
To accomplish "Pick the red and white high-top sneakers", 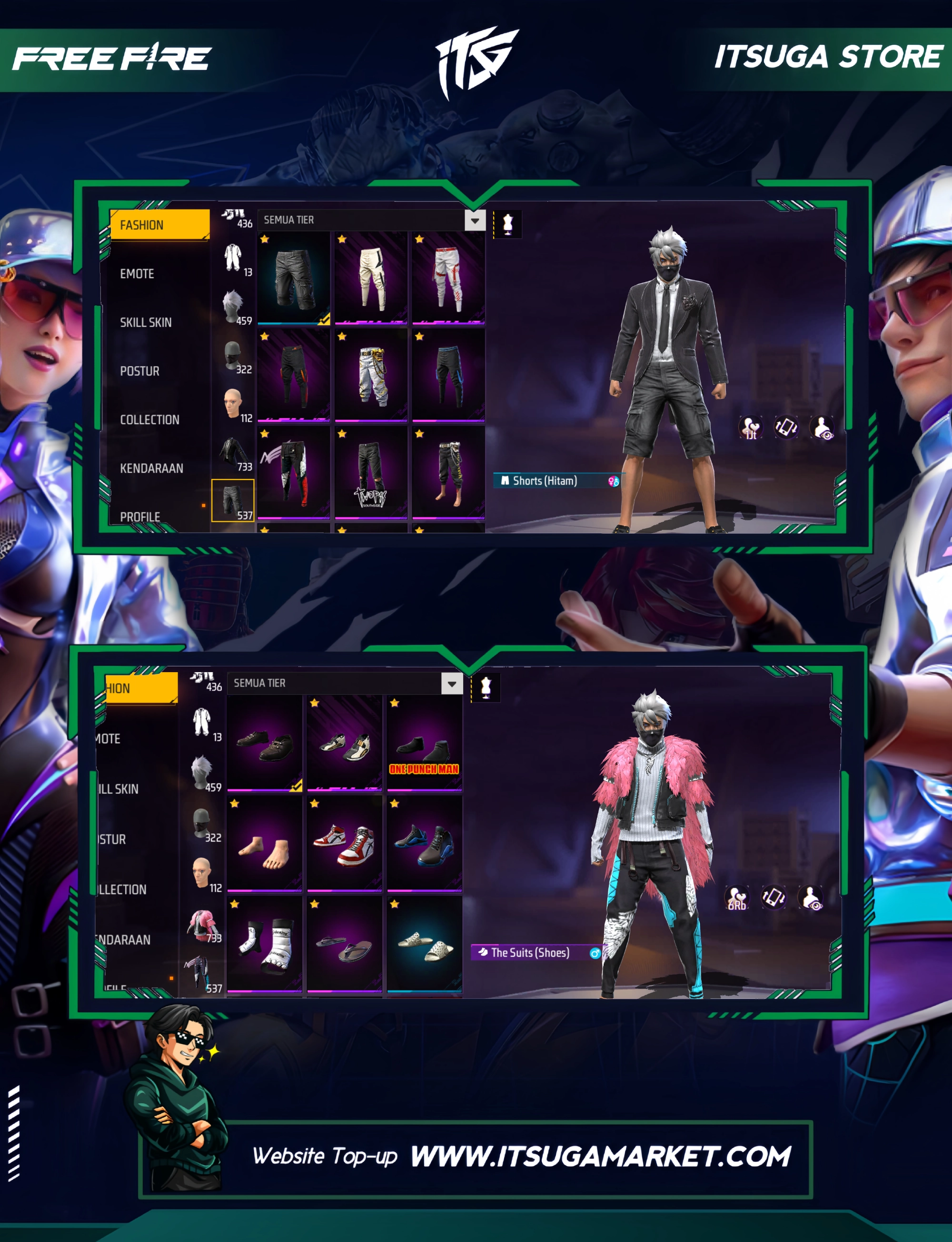I will (x=345, y=844).
